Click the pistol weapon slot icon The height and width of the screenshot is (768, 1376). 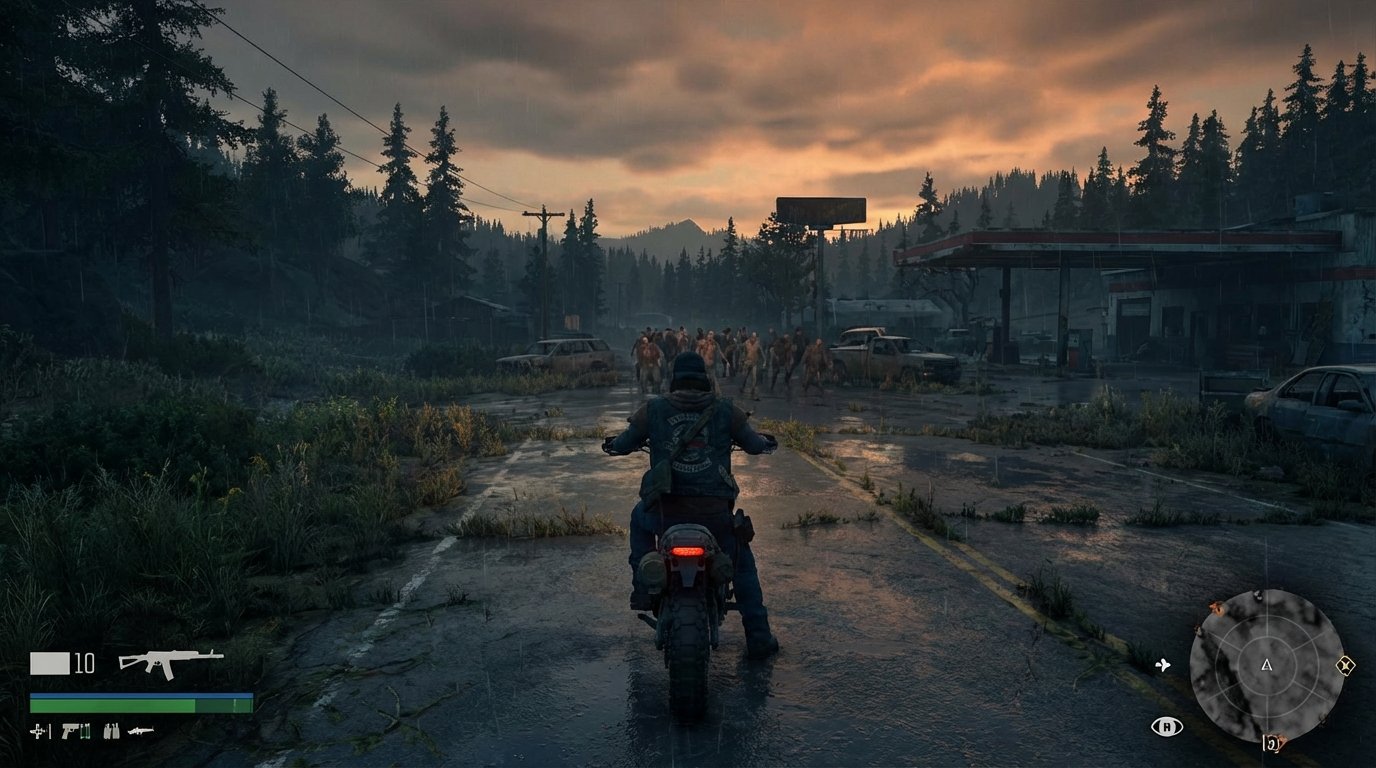[x=70, y=731]
